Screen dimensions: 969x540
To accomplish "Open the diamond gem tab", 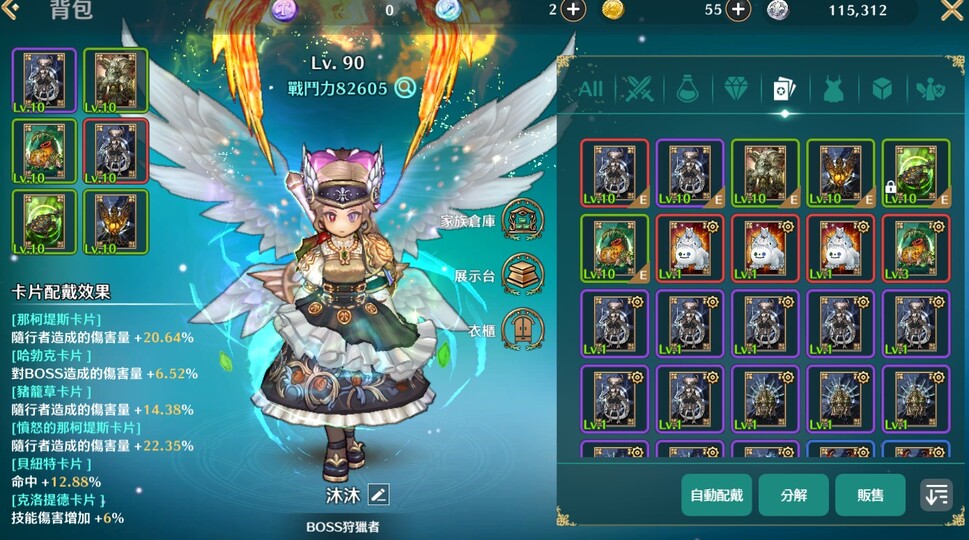I will tap(734, 89).
